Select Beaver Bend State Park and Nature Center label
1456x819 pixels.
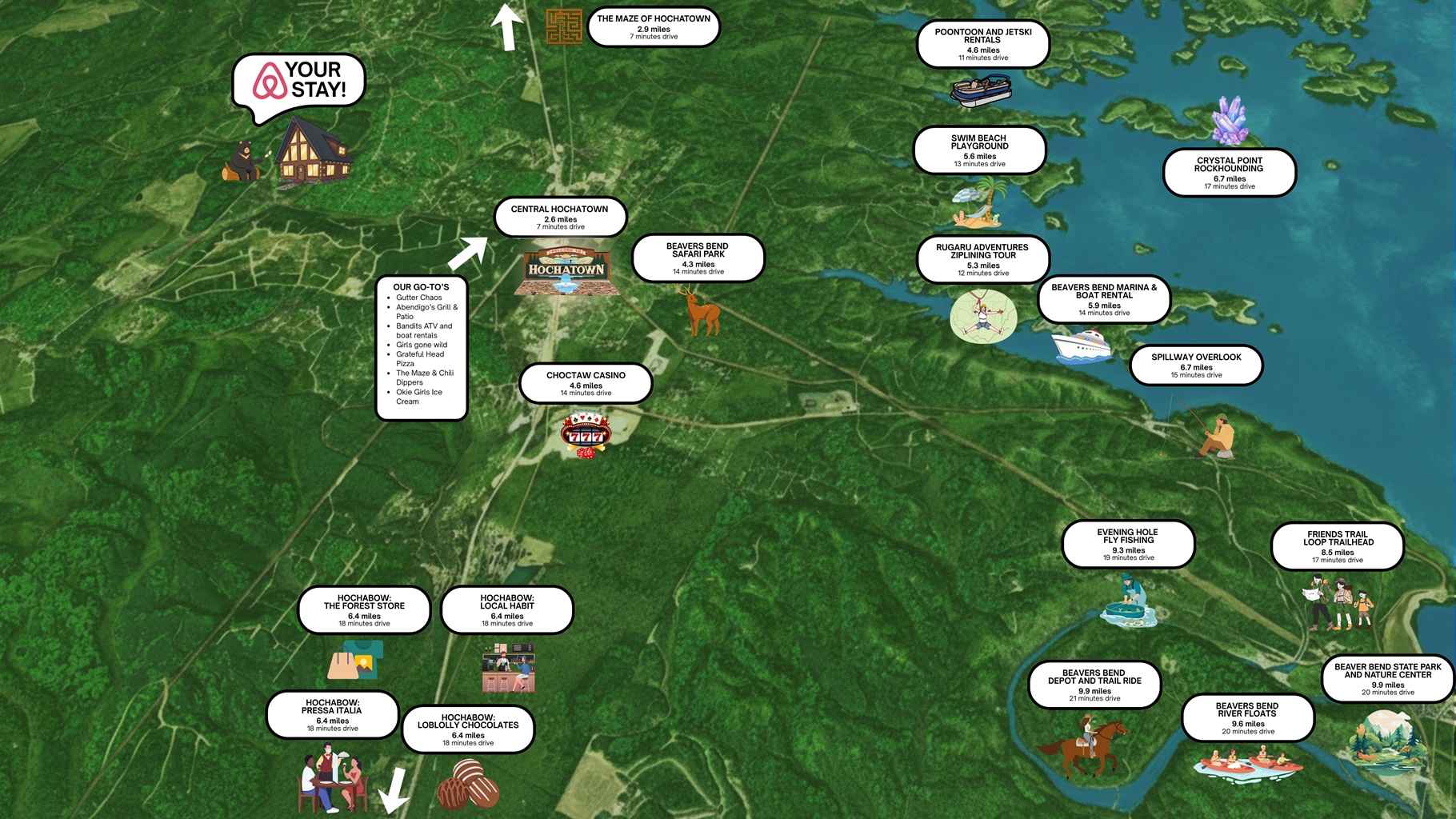(1387, 679)
